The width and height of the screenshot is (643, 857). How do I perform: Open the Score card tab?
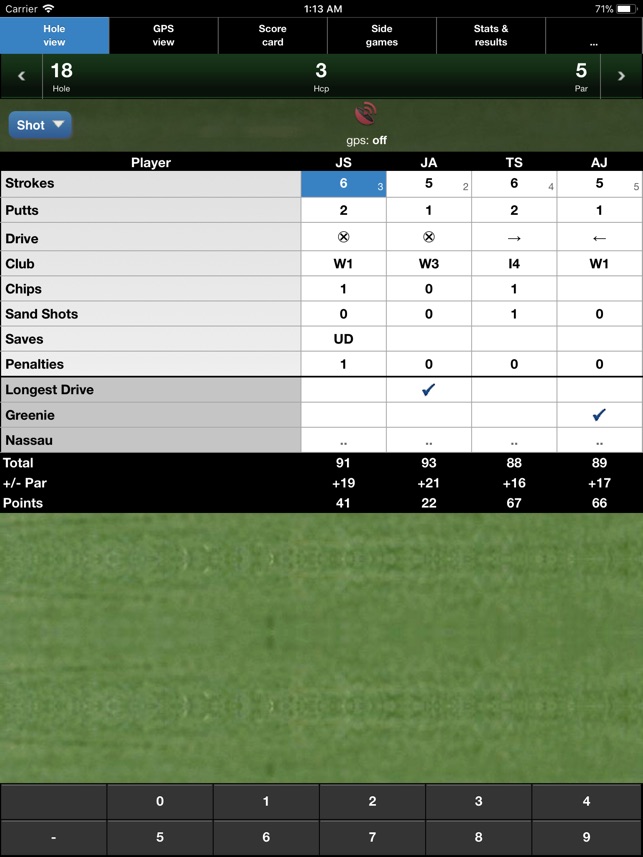click(272, 36)
